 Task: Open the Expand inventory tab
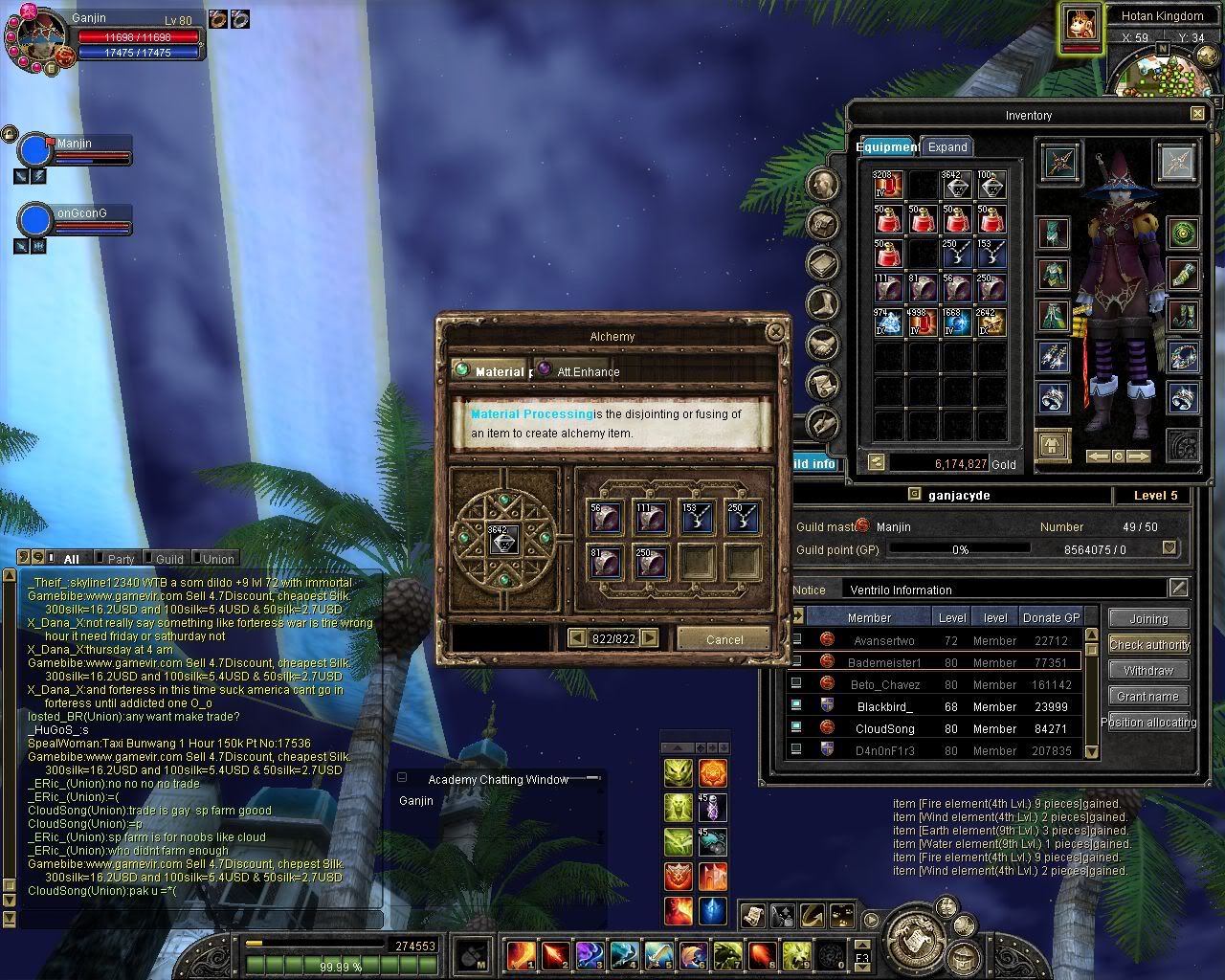click(947, 146)
